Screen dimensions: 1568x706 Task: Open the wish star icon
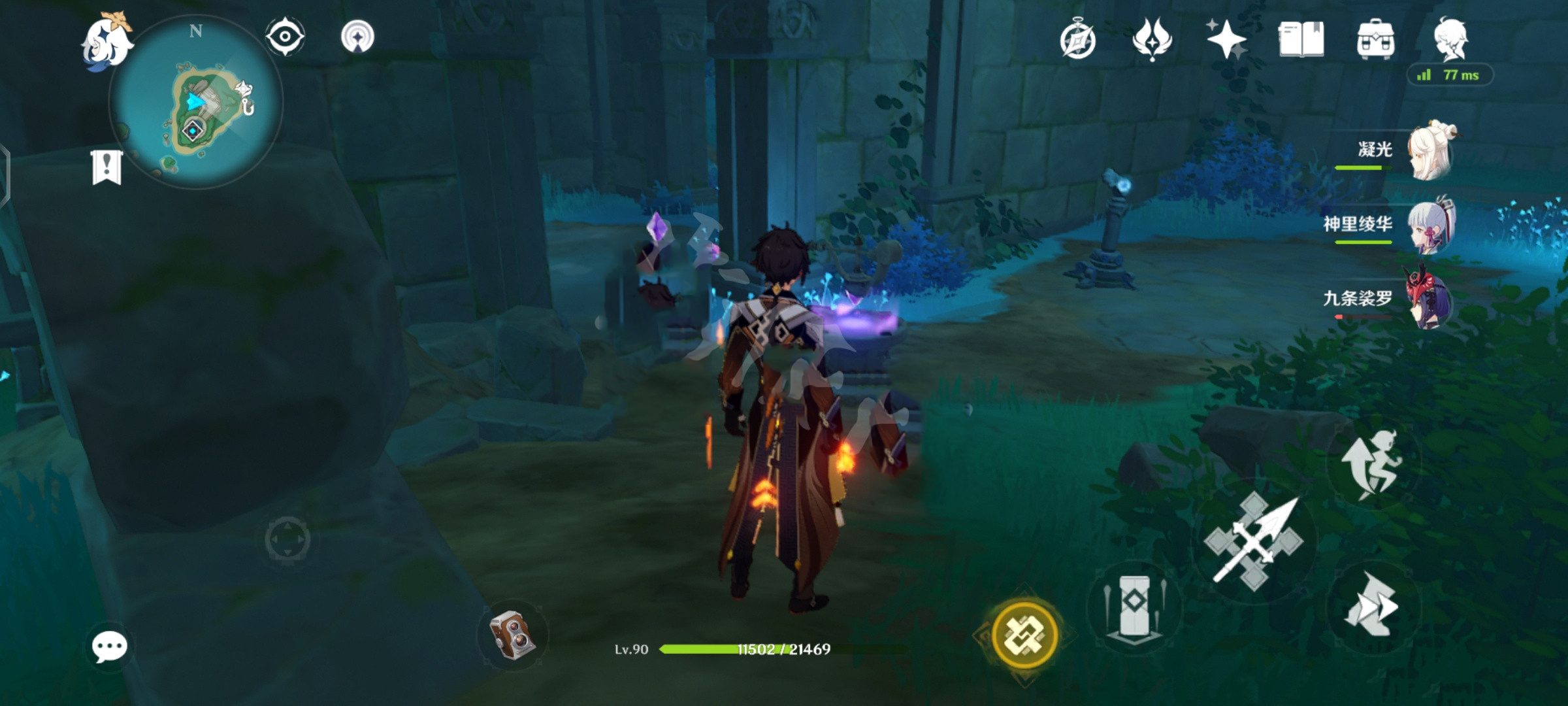coord(1226,39)
